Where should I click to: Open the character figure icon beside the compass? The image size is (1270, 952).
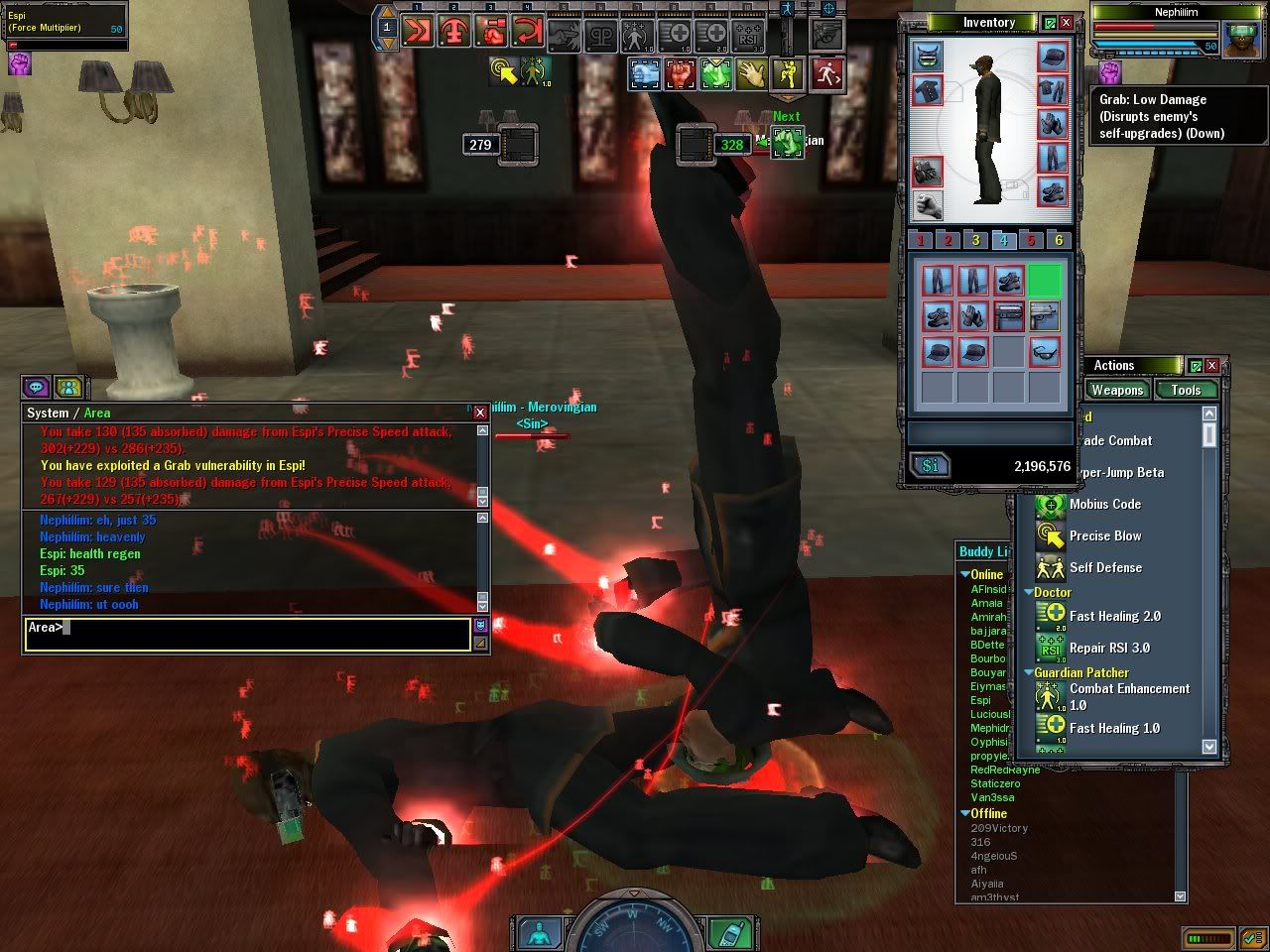click(x=539, y=934)
